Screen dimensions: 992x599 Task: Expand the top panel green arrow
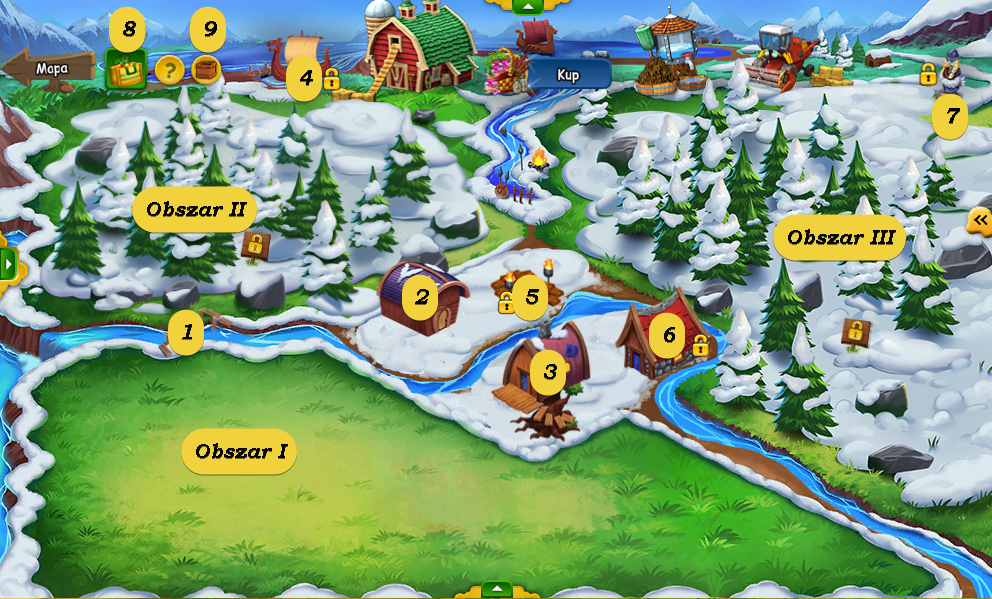pos(527,6)
